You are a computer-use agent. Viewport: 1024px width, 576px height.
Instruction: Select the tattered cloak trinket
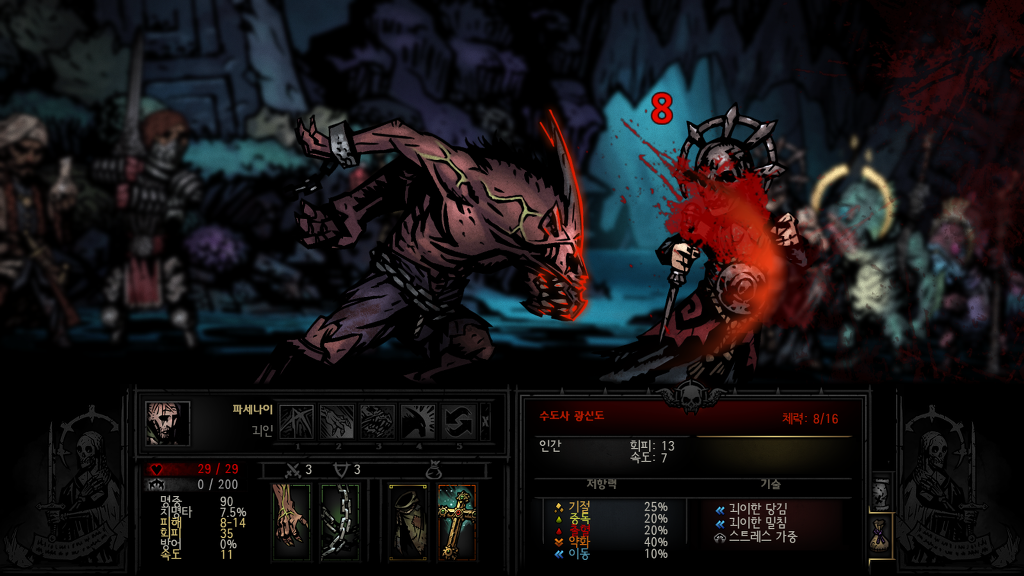coord(408,521)
